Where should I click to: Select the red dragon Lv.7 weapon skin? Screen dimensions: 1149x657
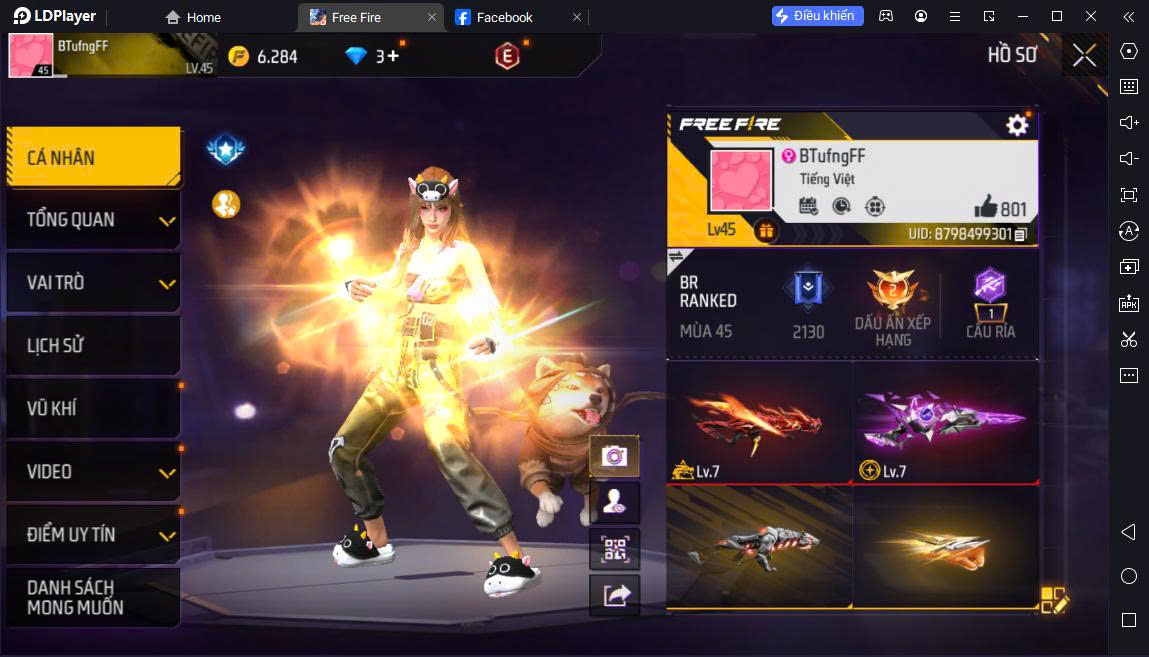pos(759,422)
